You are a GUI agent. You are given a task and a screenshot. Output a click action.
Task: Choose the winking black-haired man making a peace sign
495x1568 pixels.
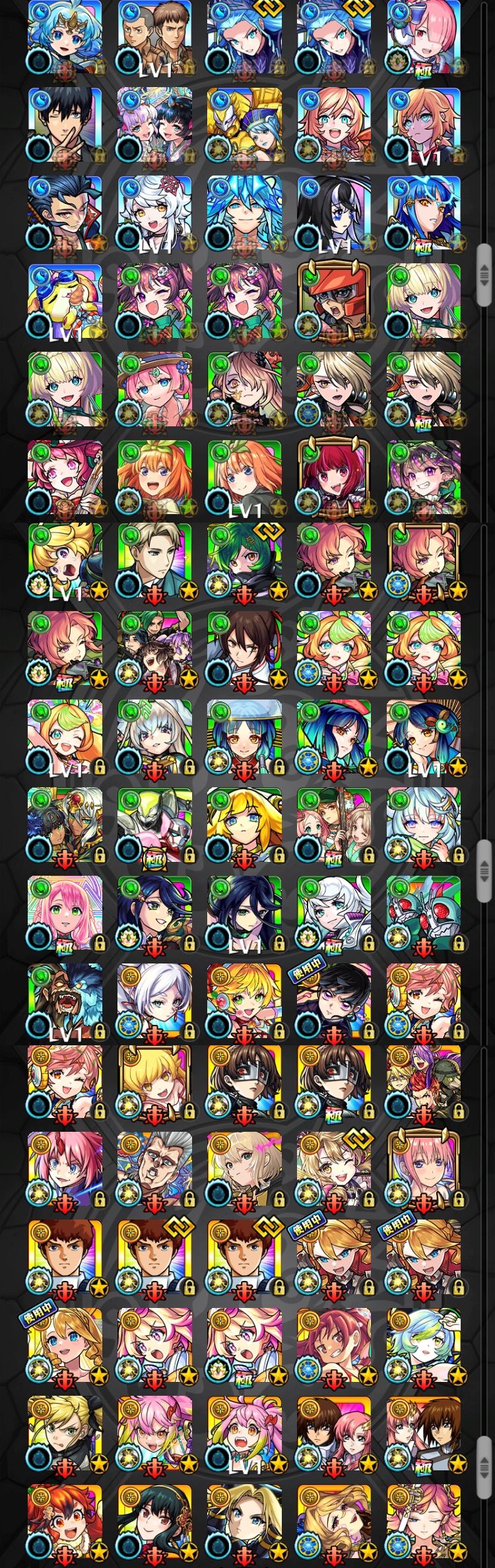[x=65, y=124]
